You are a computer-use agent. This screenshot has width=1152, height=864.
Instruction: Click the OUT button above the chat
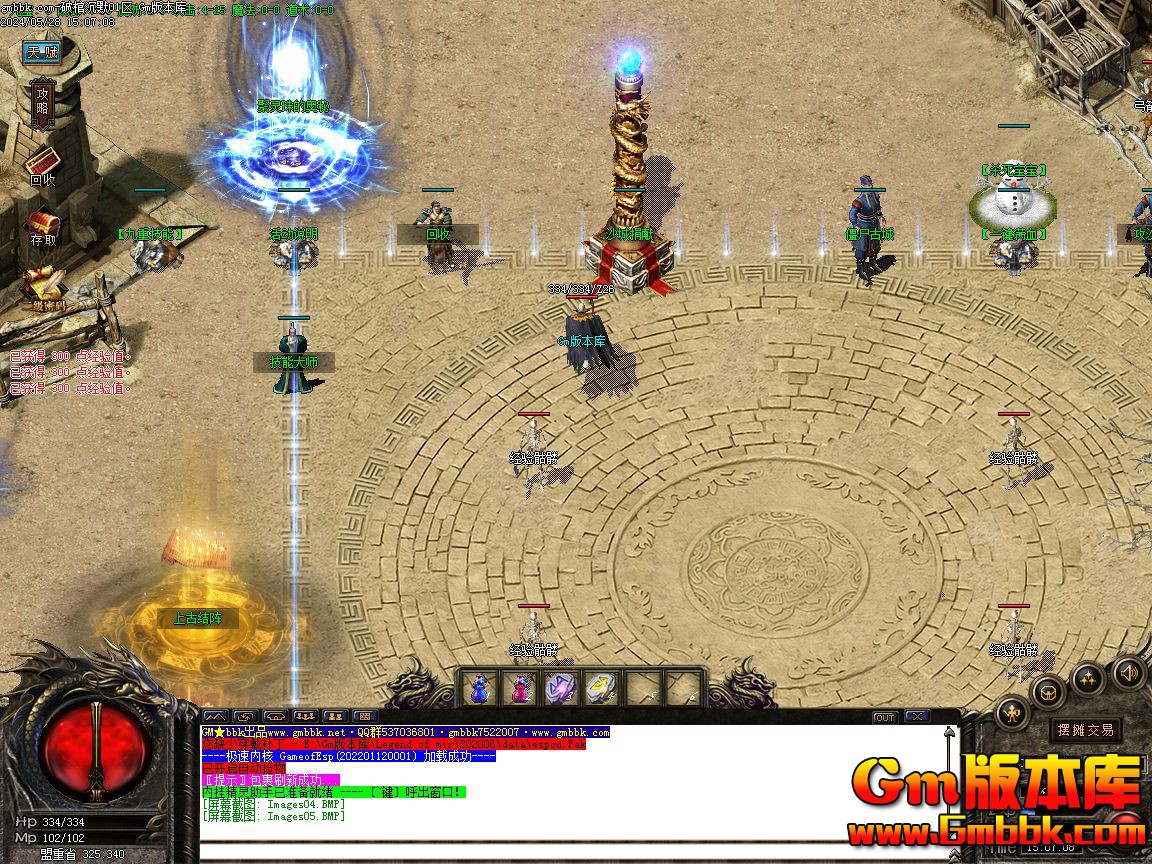coord(885,717)
